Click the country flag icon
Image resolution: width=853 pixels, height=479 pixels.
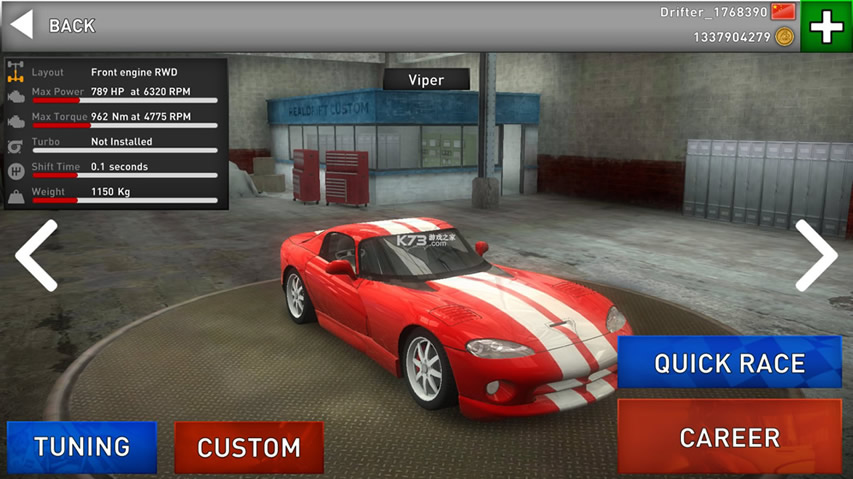tap(783, 12)
